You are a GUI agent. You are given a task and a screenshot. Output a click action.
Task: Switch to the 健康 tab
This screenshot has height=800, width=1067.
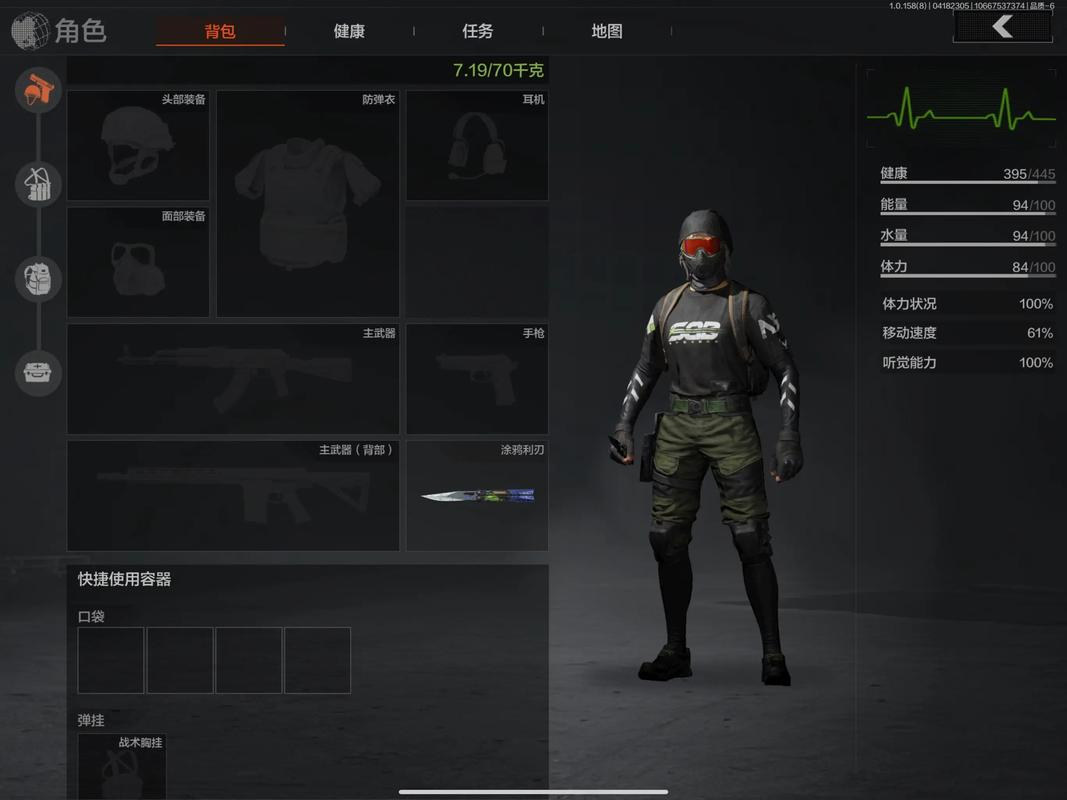pyautogui.click(x=349, y=31)
